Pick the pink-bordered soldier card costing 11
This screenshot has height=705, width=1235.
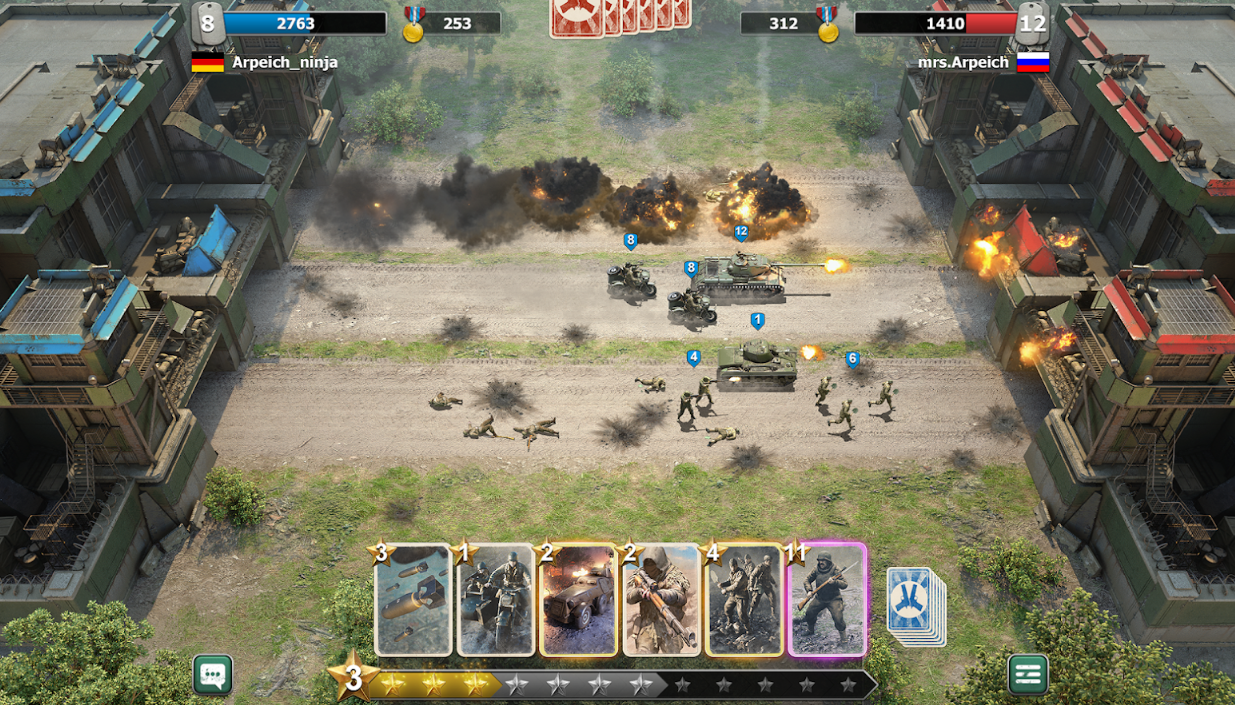(x=827, y=600)
